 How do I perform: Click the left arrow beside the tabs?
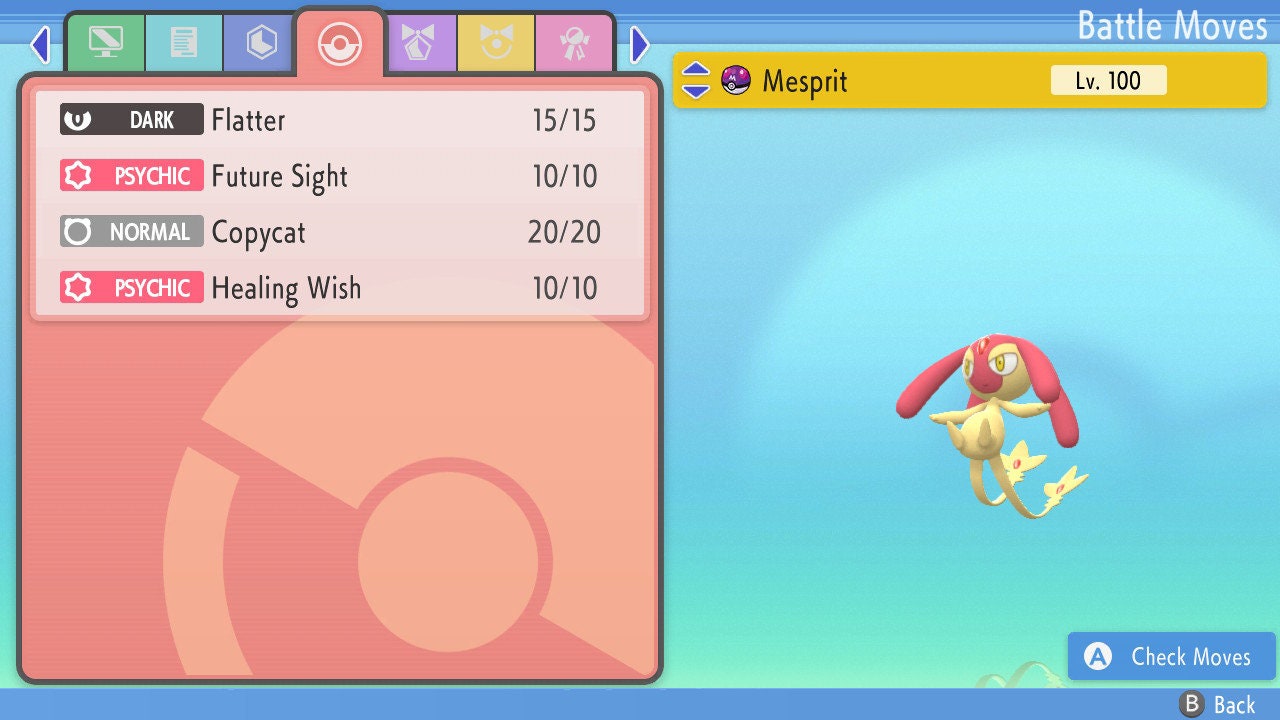coord(40,44)
